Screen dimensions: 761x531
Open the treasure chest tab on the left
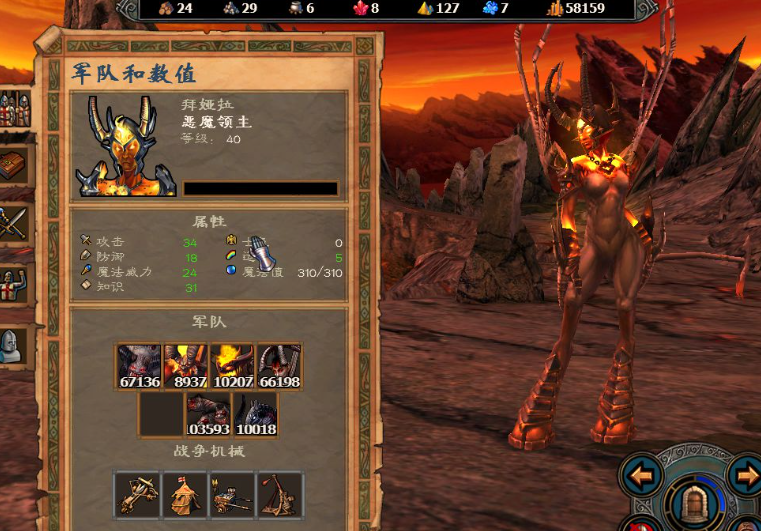click(x=13, y=164)
